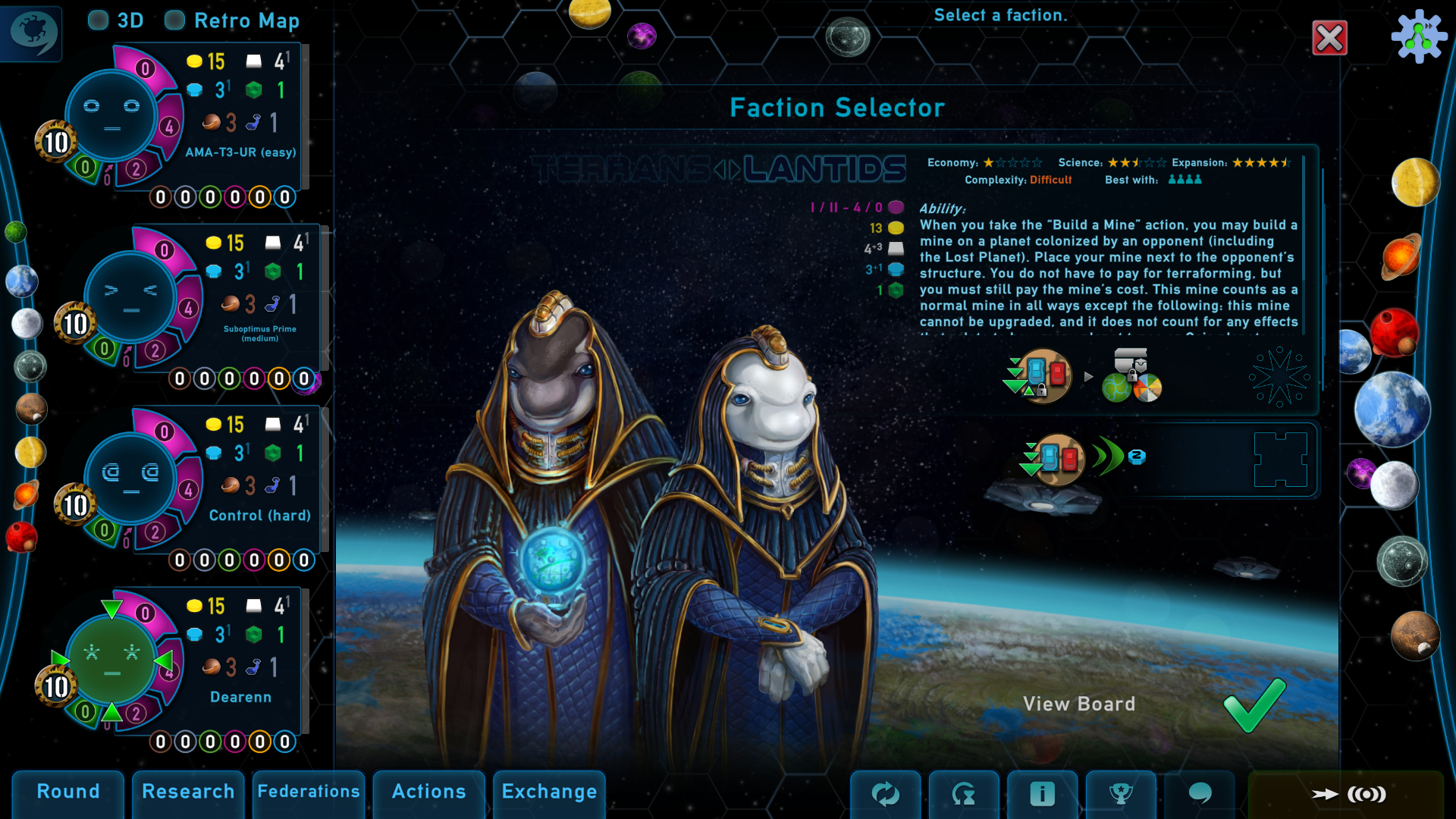
Task: Switch to the Actions tab
Action: (x=428, y=792)
